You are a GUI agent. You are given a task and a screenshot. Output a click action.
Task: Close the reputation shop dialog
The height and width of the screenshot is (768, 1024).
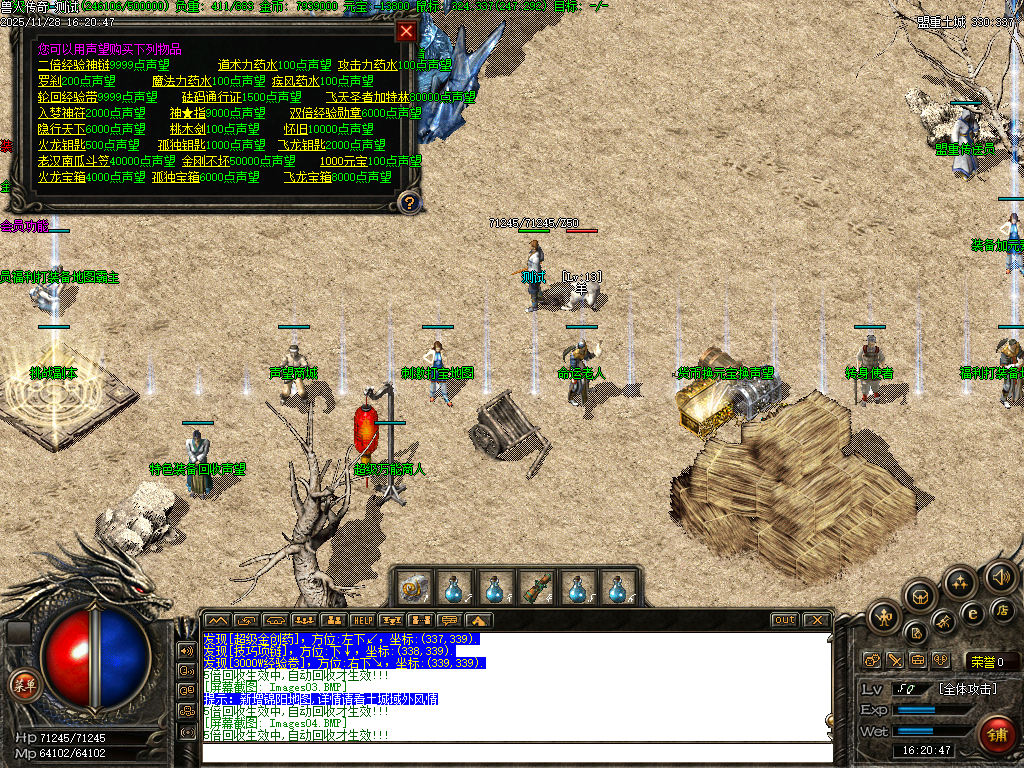406,31
